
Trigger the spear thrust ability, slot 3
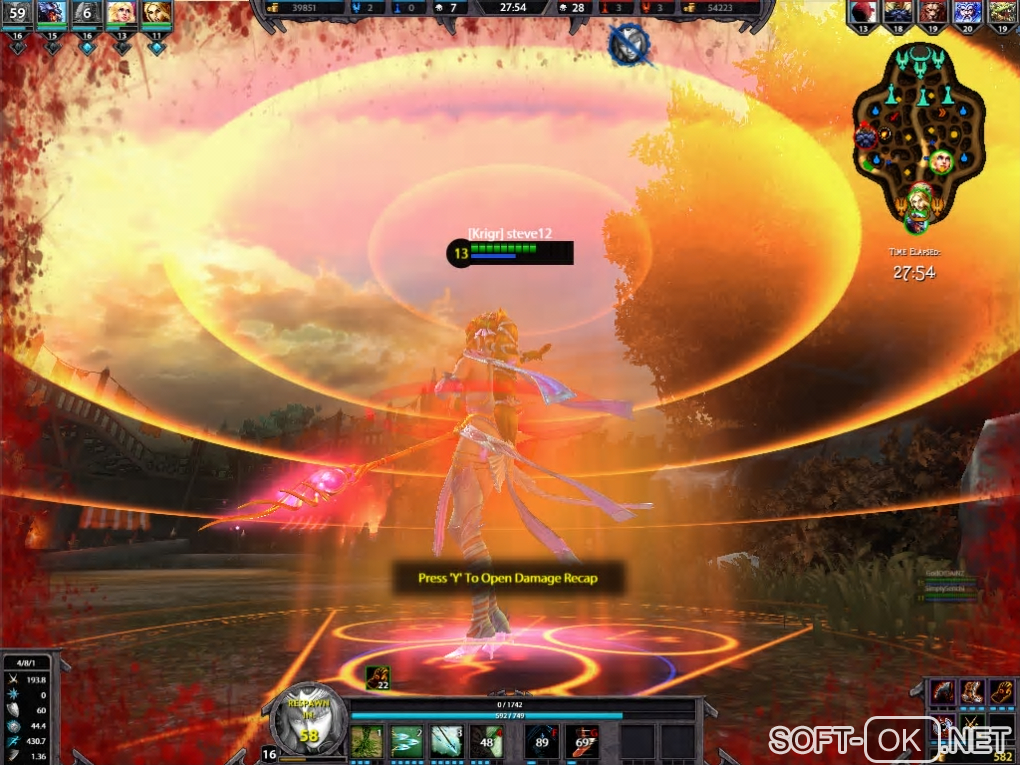tap(446, 741)
